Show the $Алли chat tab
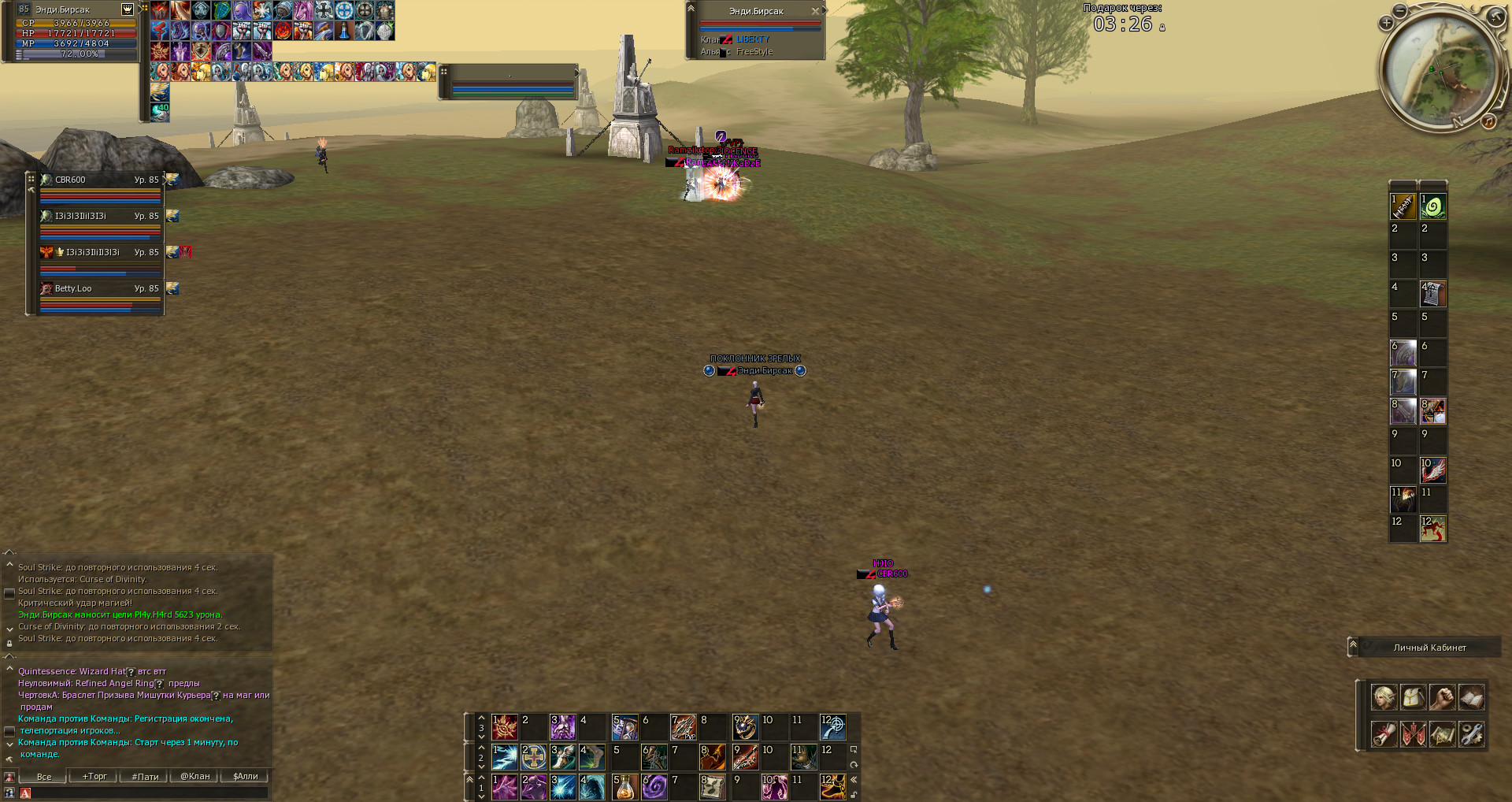The image size is (1512, 802). point(246,776)
